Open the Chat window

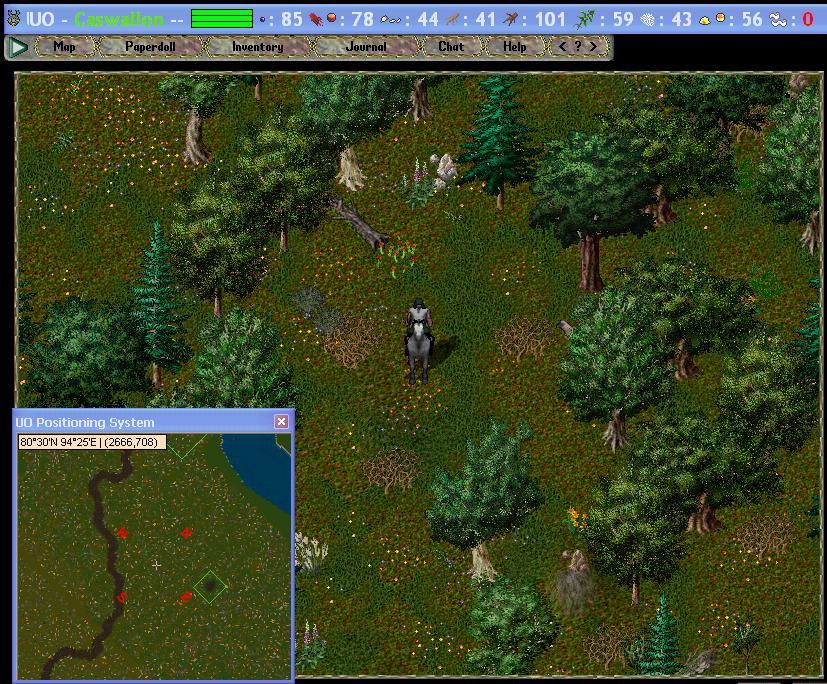[451, 47]
